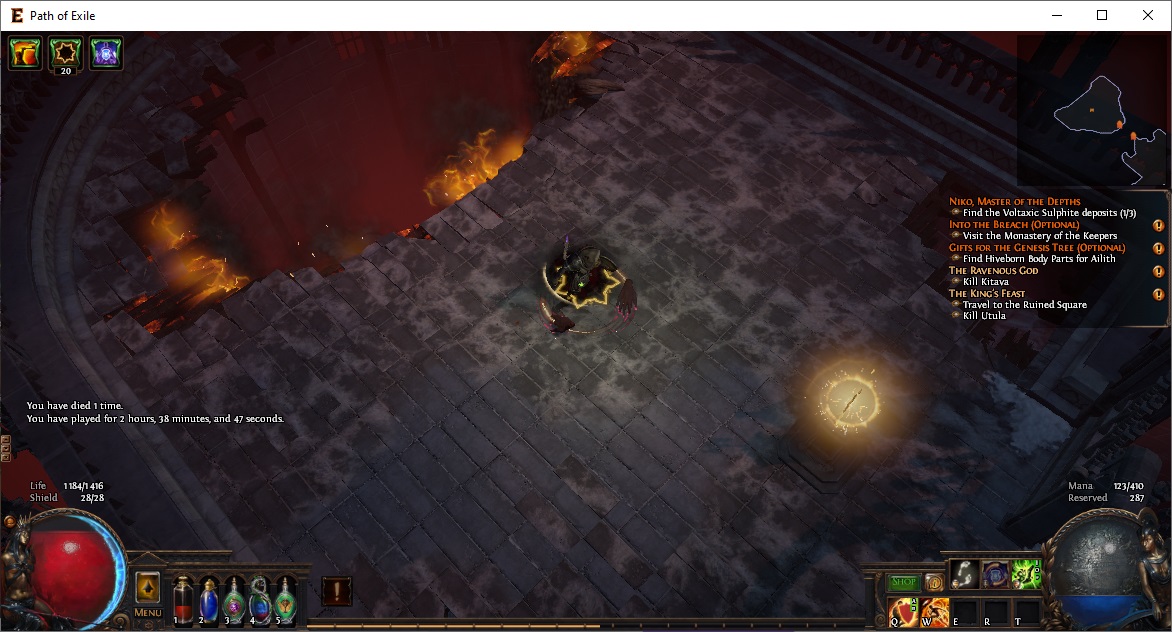Click the exclamation mark notification icon

click(x=336, y=592)
